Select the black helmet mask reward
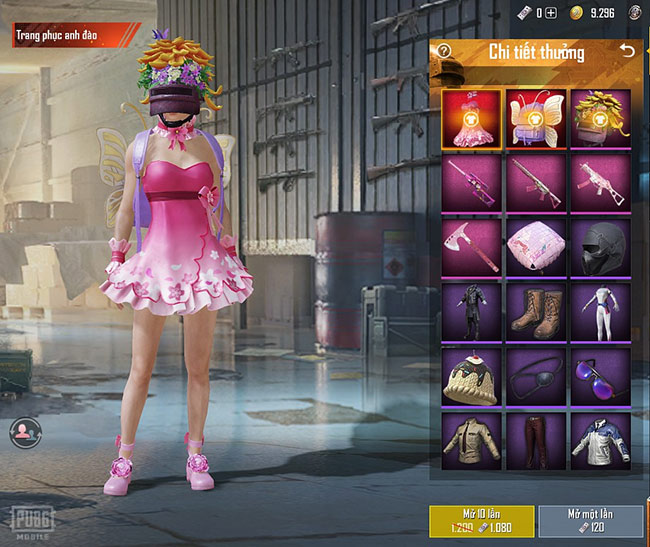 click(x=600, y=247)
